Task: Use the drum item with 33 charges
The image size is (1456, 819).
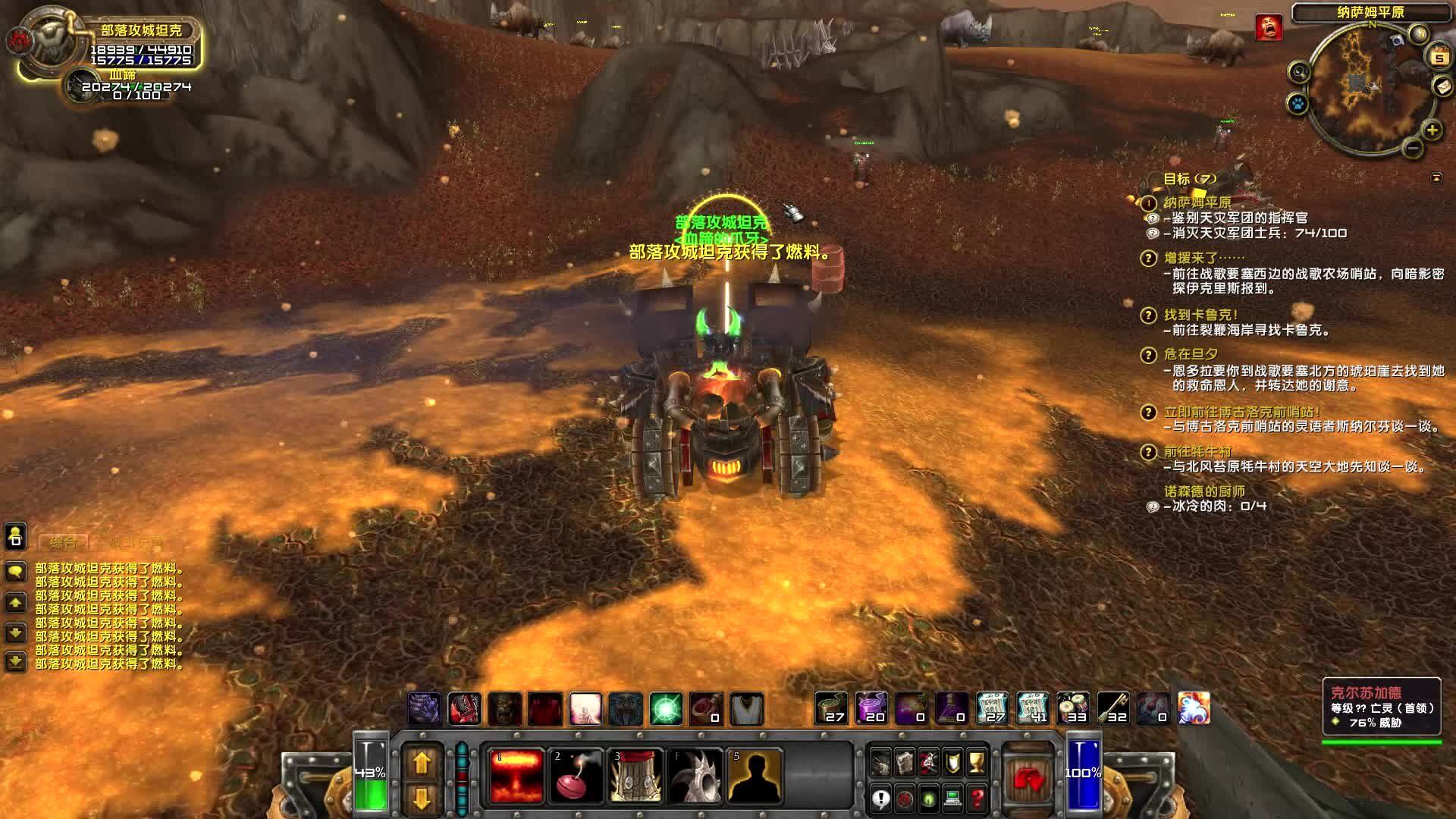Action: tap(1073, 708)
